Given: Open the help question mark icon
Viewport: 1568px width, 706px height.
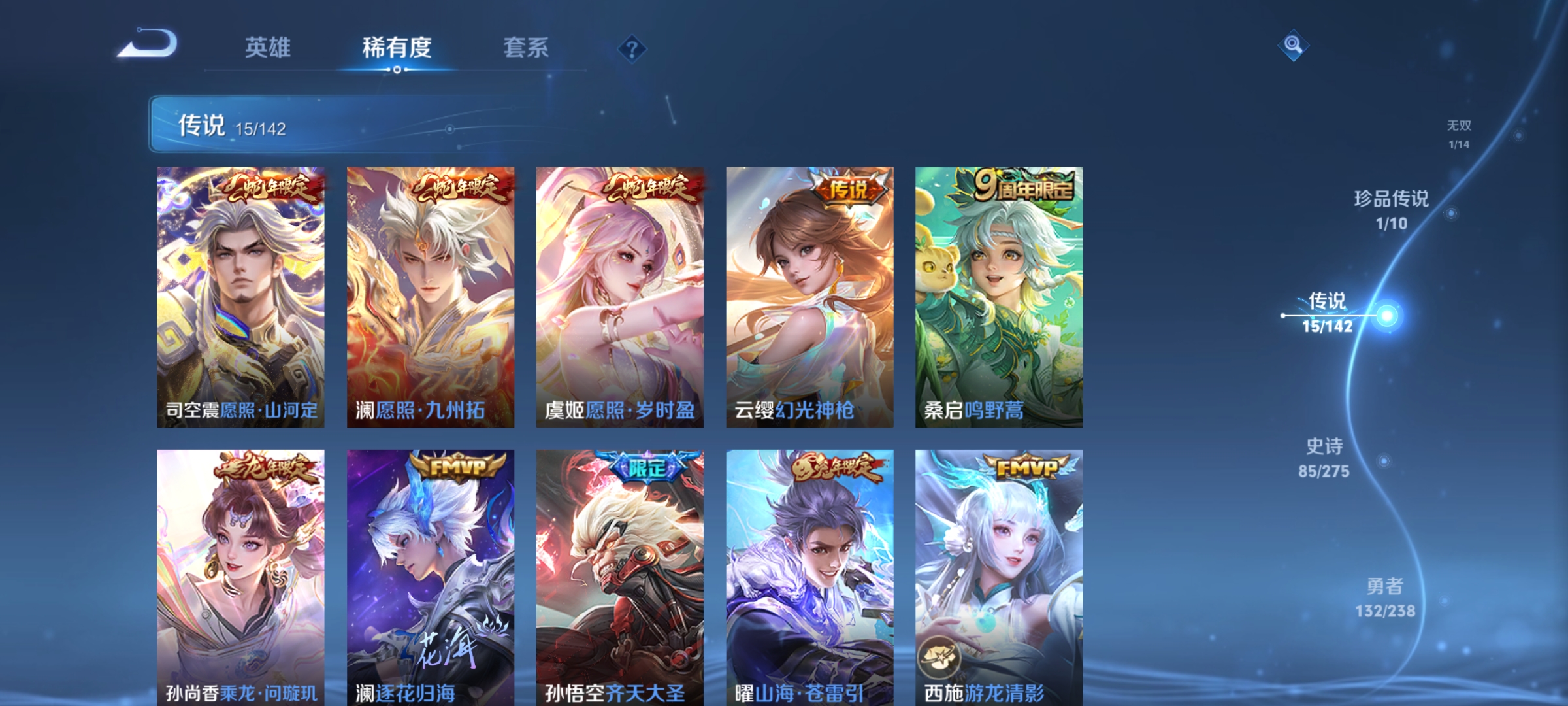Looking at the screenshot, I should click(x=631, y=48).
